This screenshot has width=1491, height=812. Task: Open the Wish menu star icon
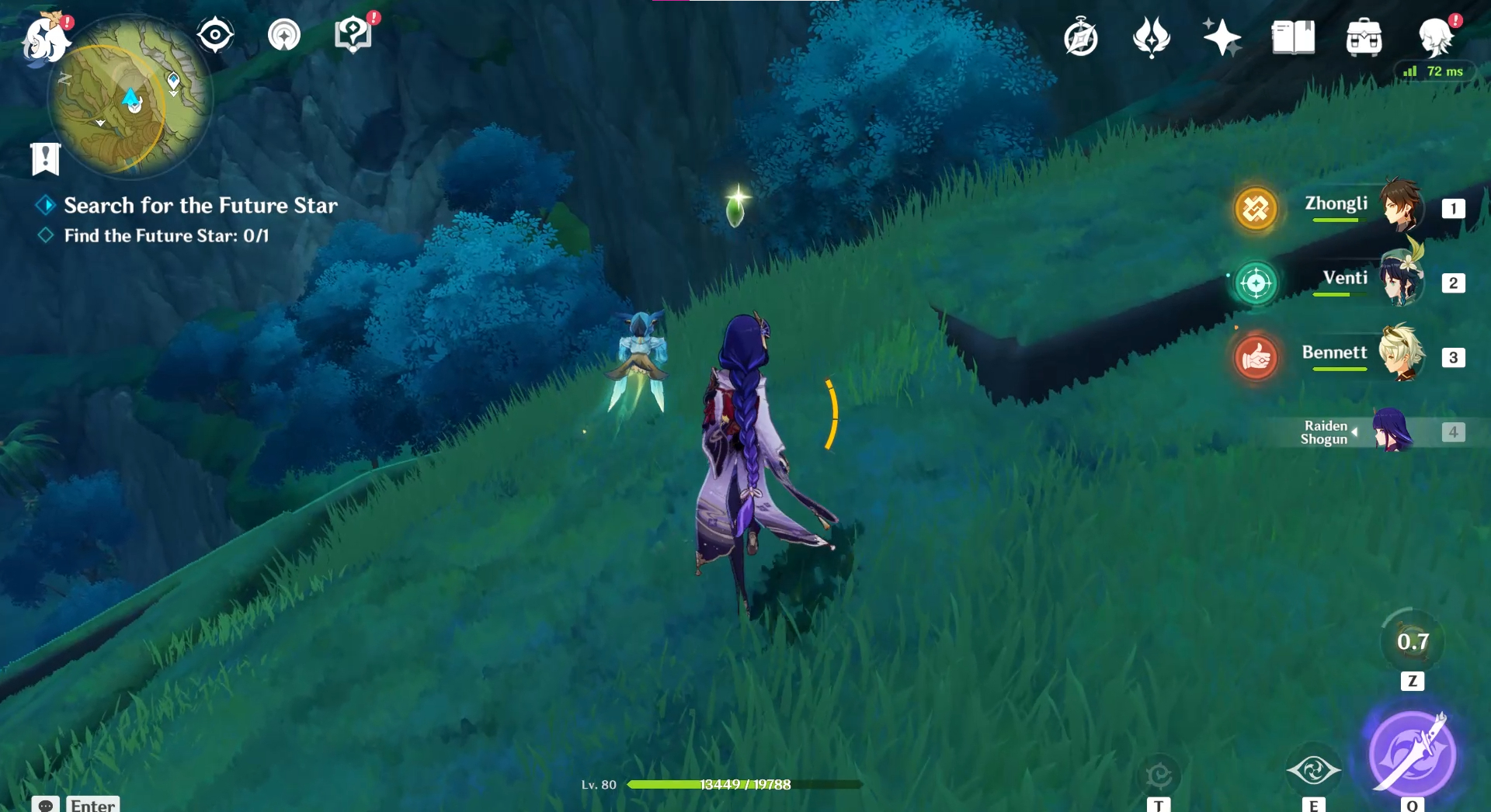pyautogui.click(x=1221, y=36)
